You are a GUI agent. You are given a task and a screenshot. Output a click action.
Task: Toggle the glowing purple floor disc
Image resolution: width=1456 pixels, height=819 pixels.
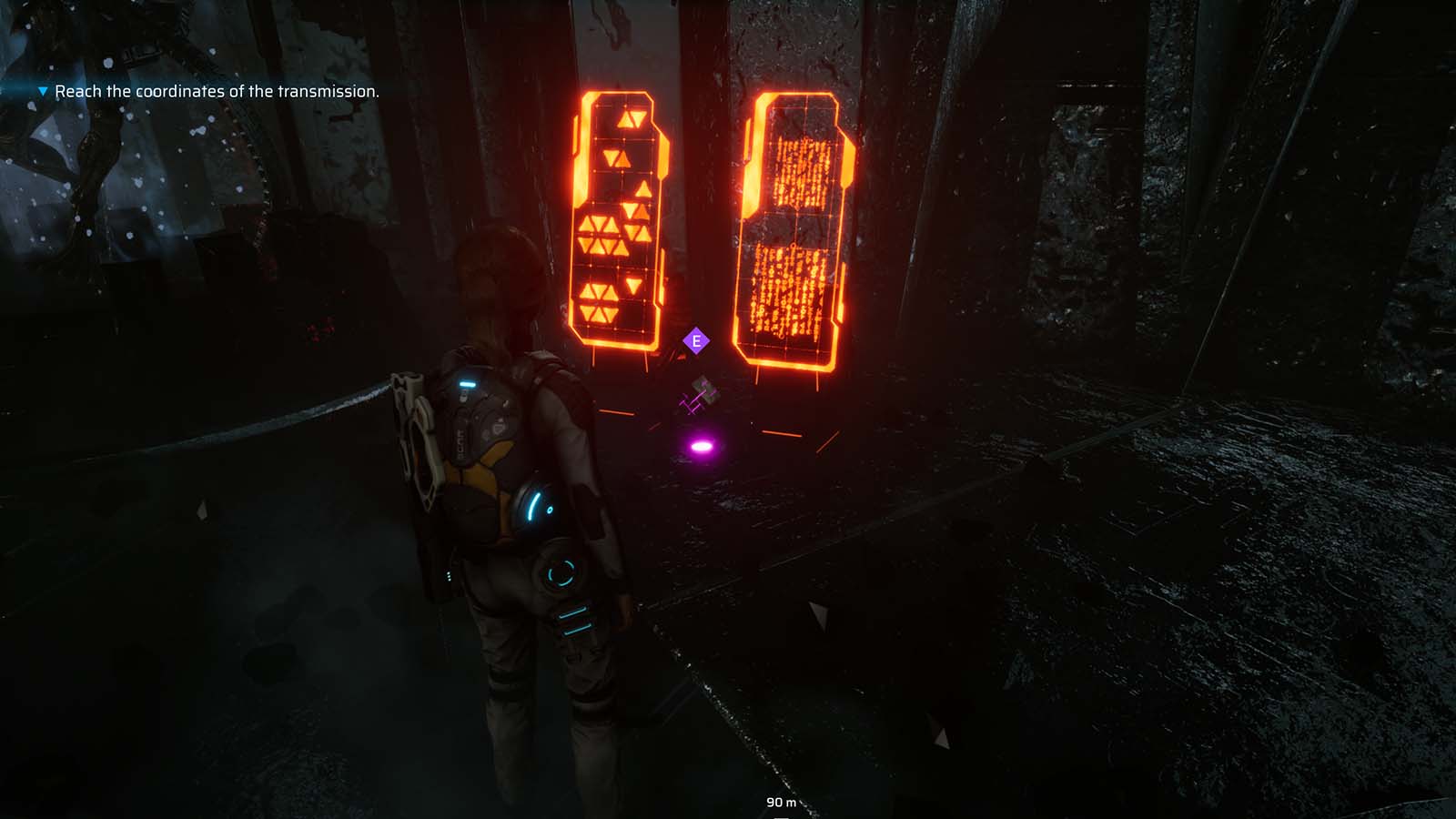pos(701,444)
